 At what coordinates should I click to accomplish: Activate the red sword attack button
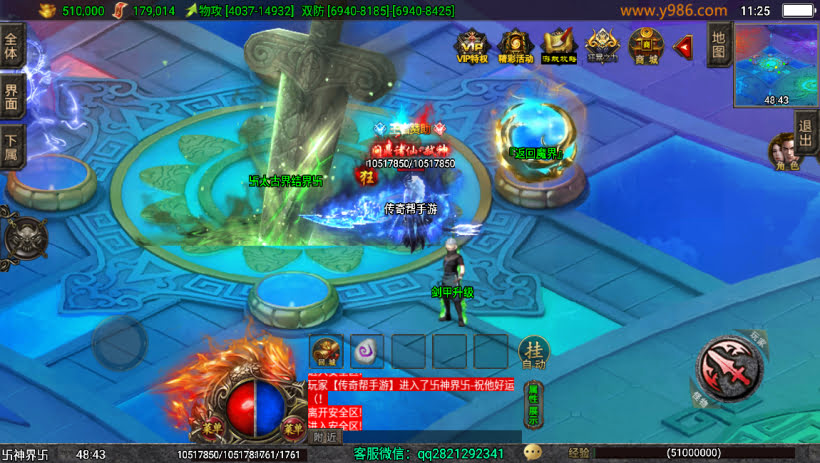point(731,366)
